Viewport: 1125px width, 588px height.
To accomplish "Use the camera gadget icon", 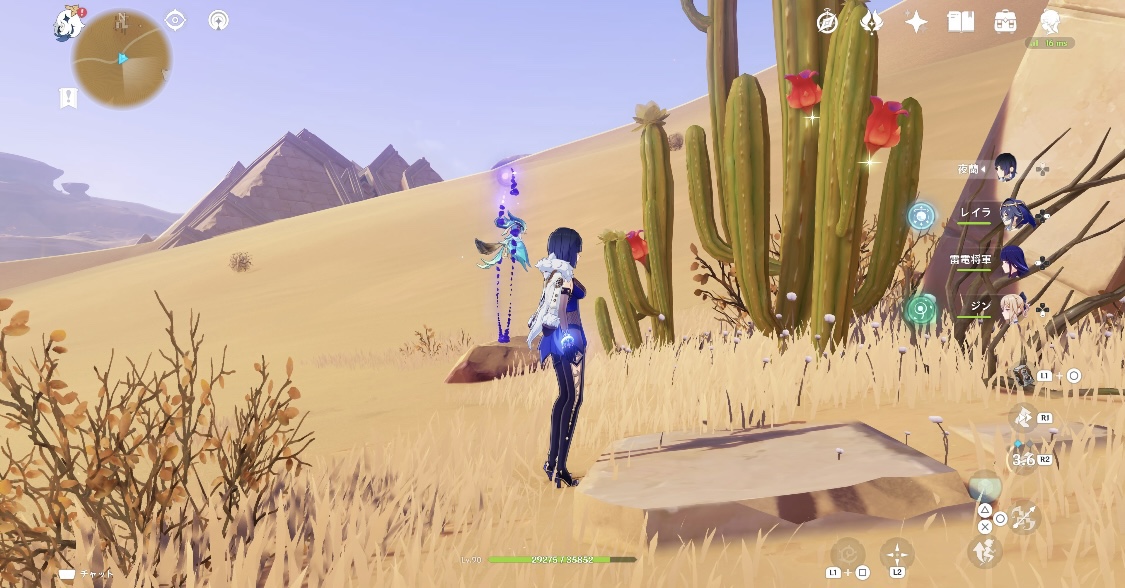I will pos(1022,375).
